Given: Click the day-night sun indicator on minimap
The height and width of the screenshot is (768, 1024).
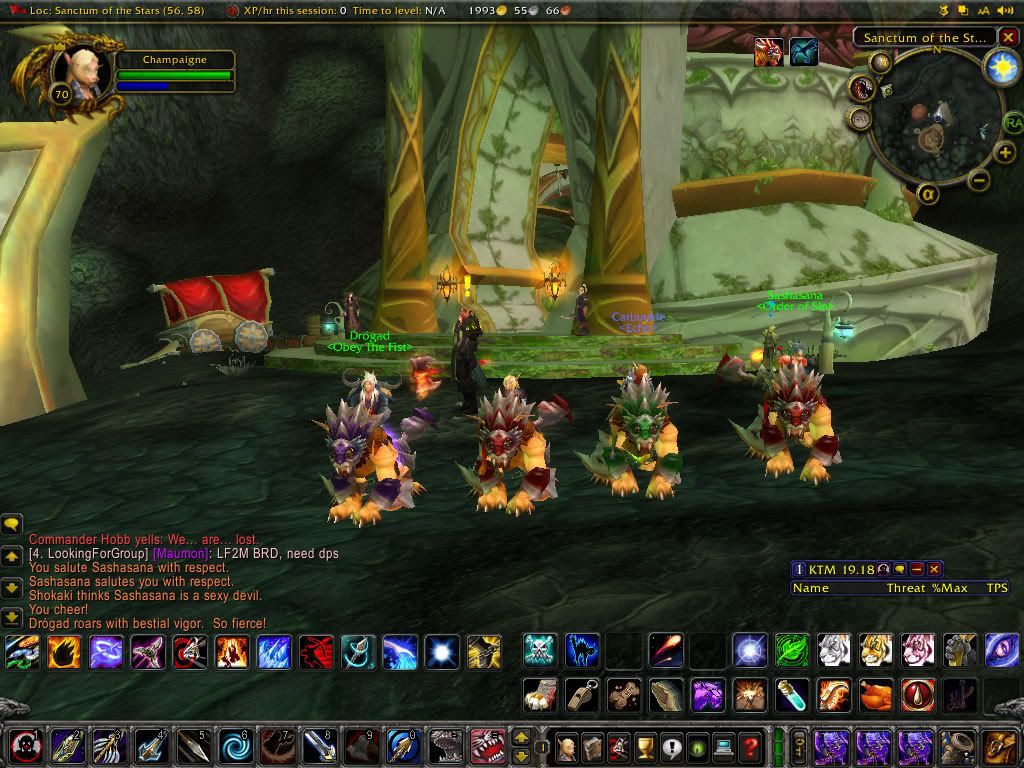Looking at the screenshot, I should (999, 66).
